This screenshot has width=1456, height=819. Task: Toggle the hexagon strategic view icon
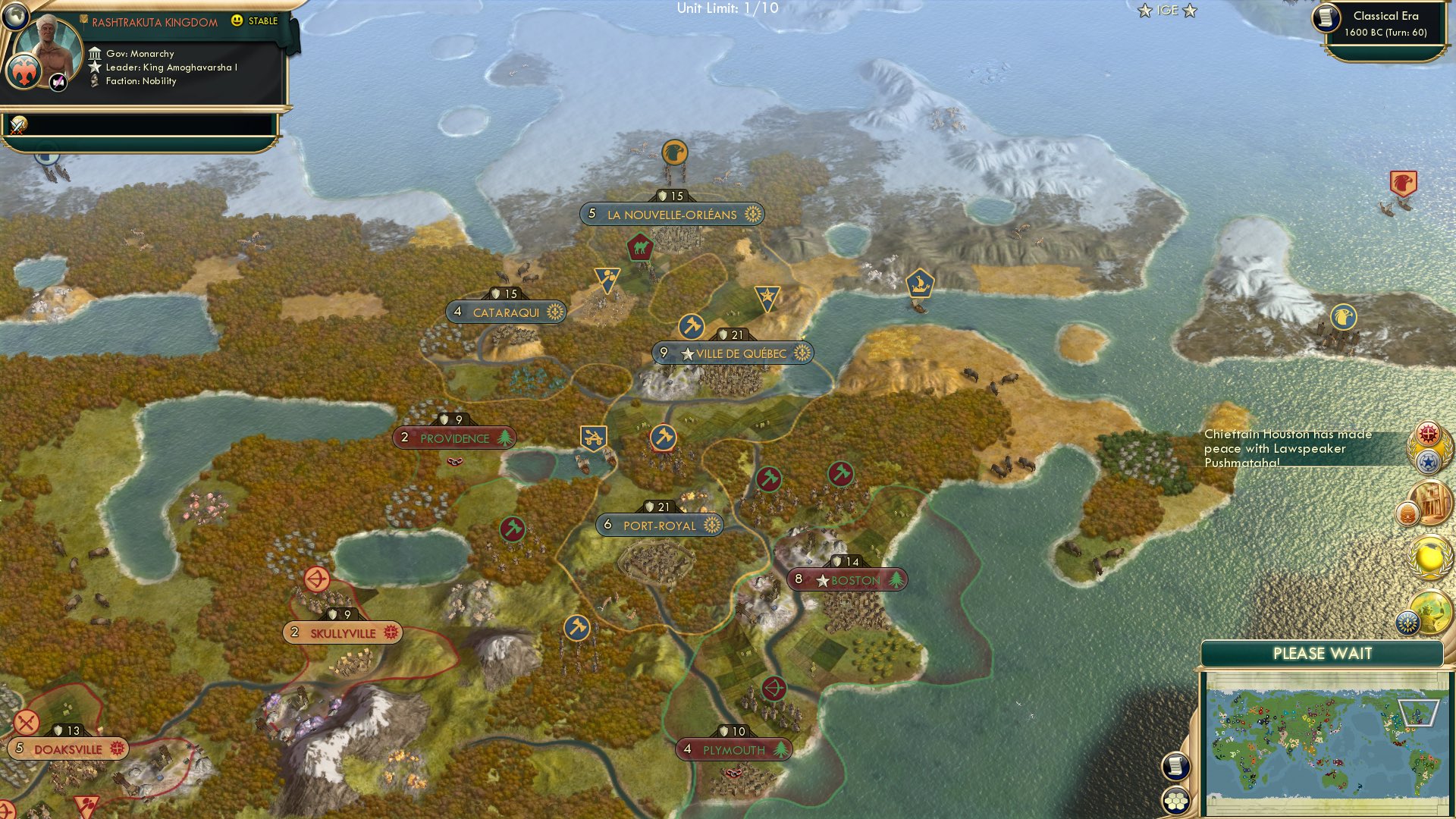click(x=1175, y=799)
